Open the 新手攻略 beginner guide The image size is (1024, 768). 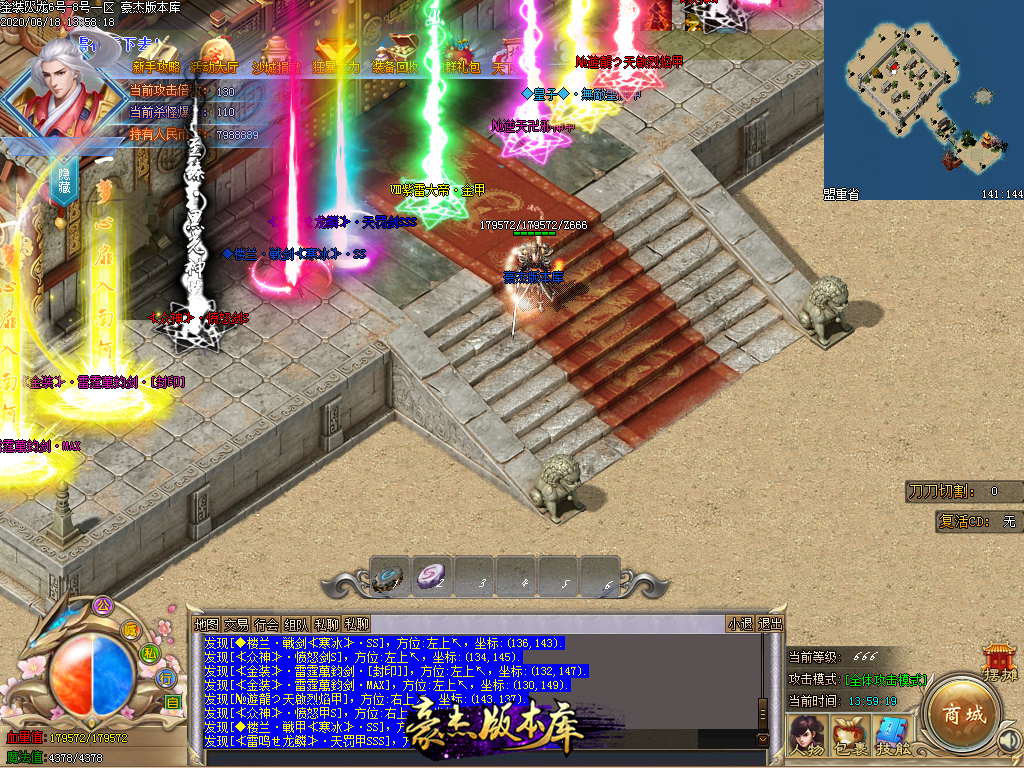[x=156, y=67]
